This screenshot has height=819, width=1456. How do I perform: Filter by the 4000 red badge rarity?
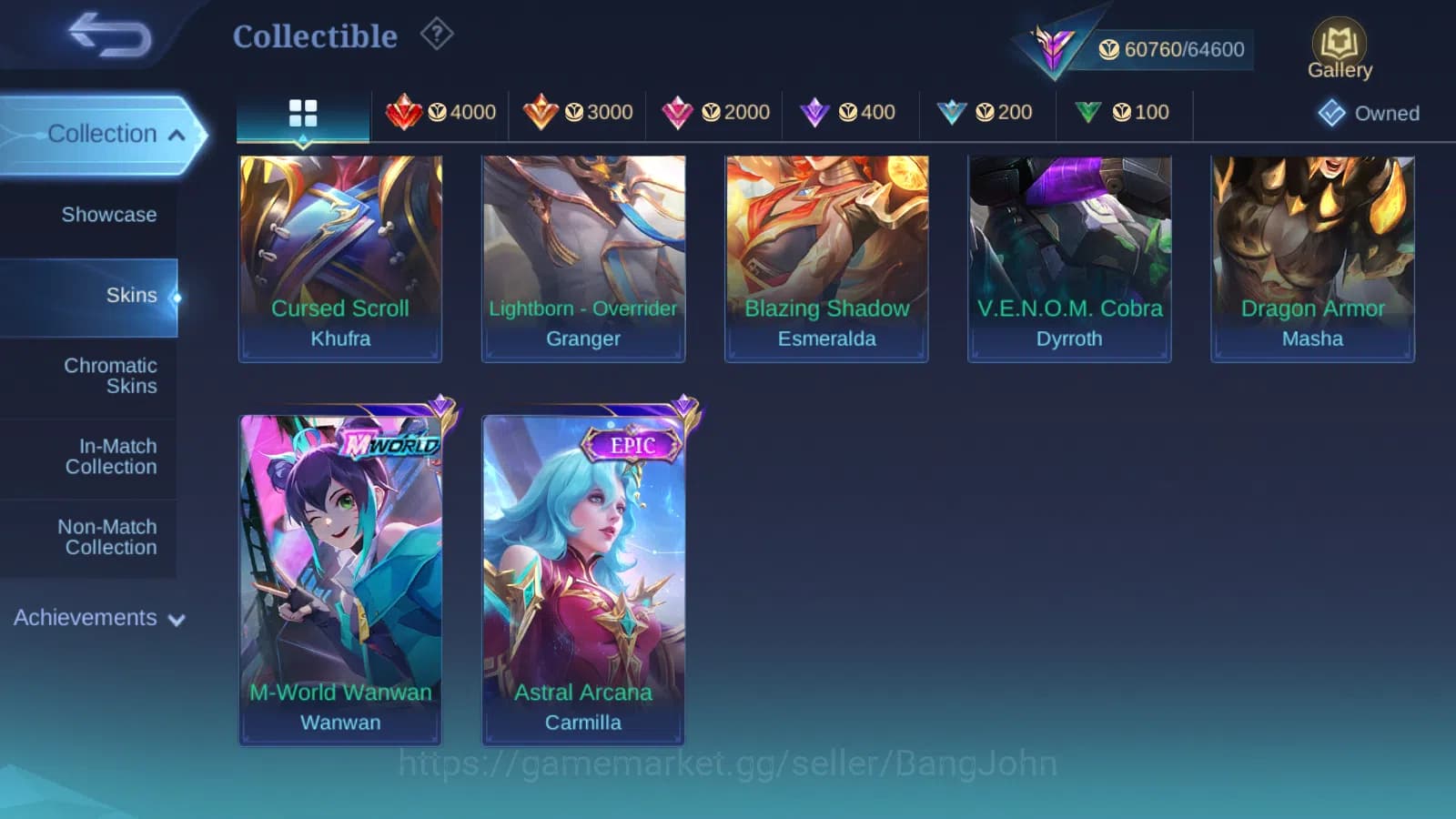[x=440, y=113]
